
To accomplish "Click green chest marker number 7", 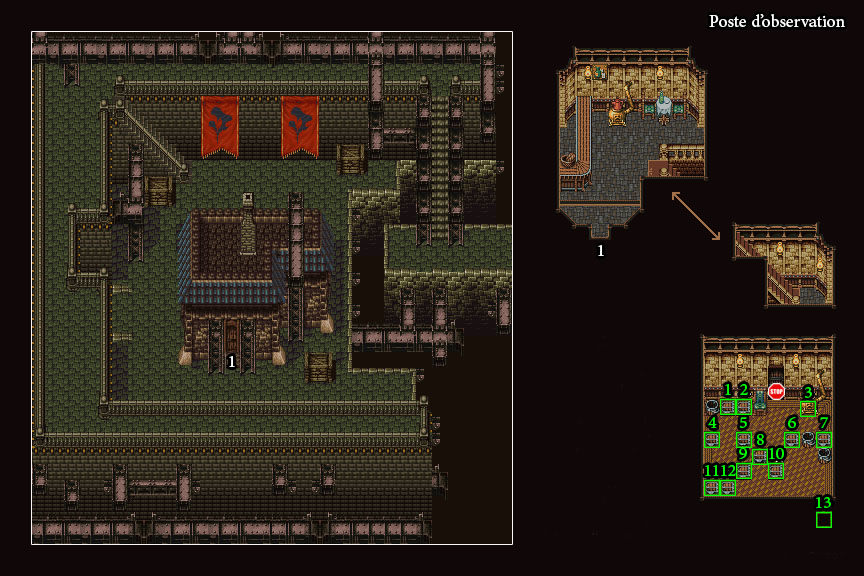I will click(824, 439).
